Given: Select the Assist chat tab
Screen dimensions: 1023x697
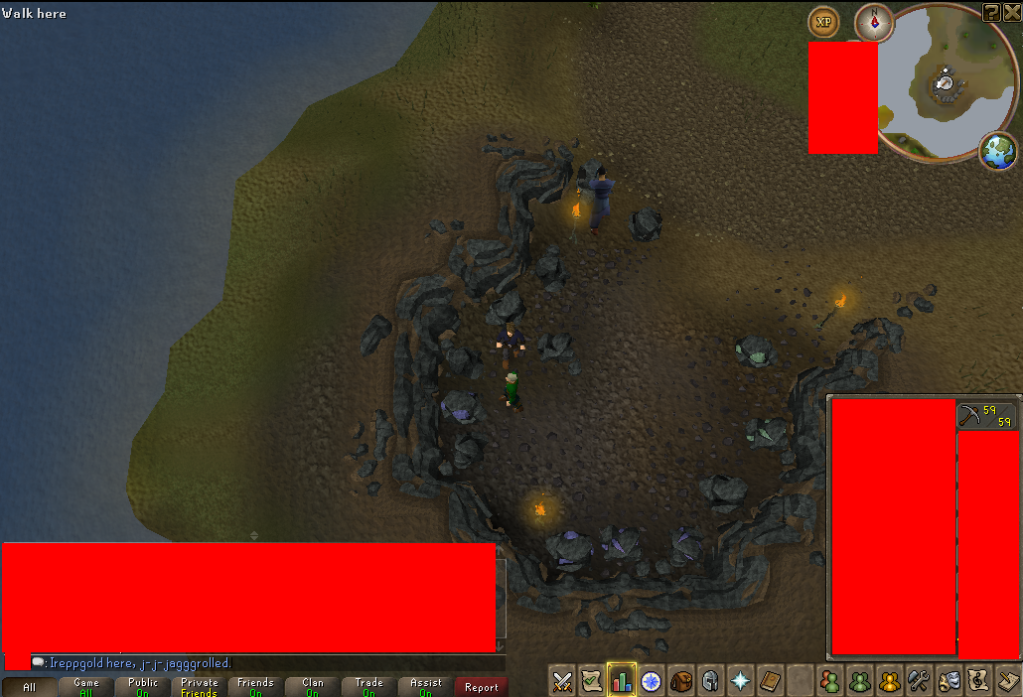Looking at the screenshot, I should point(425,687).
